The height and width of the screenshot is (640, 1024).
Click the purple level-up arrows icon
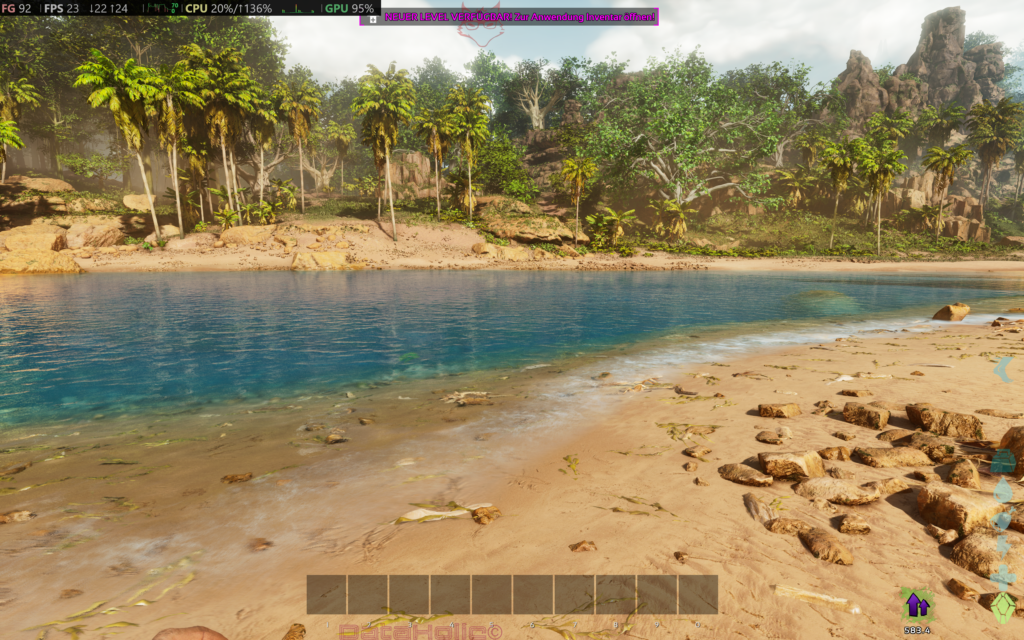(915, 604)
